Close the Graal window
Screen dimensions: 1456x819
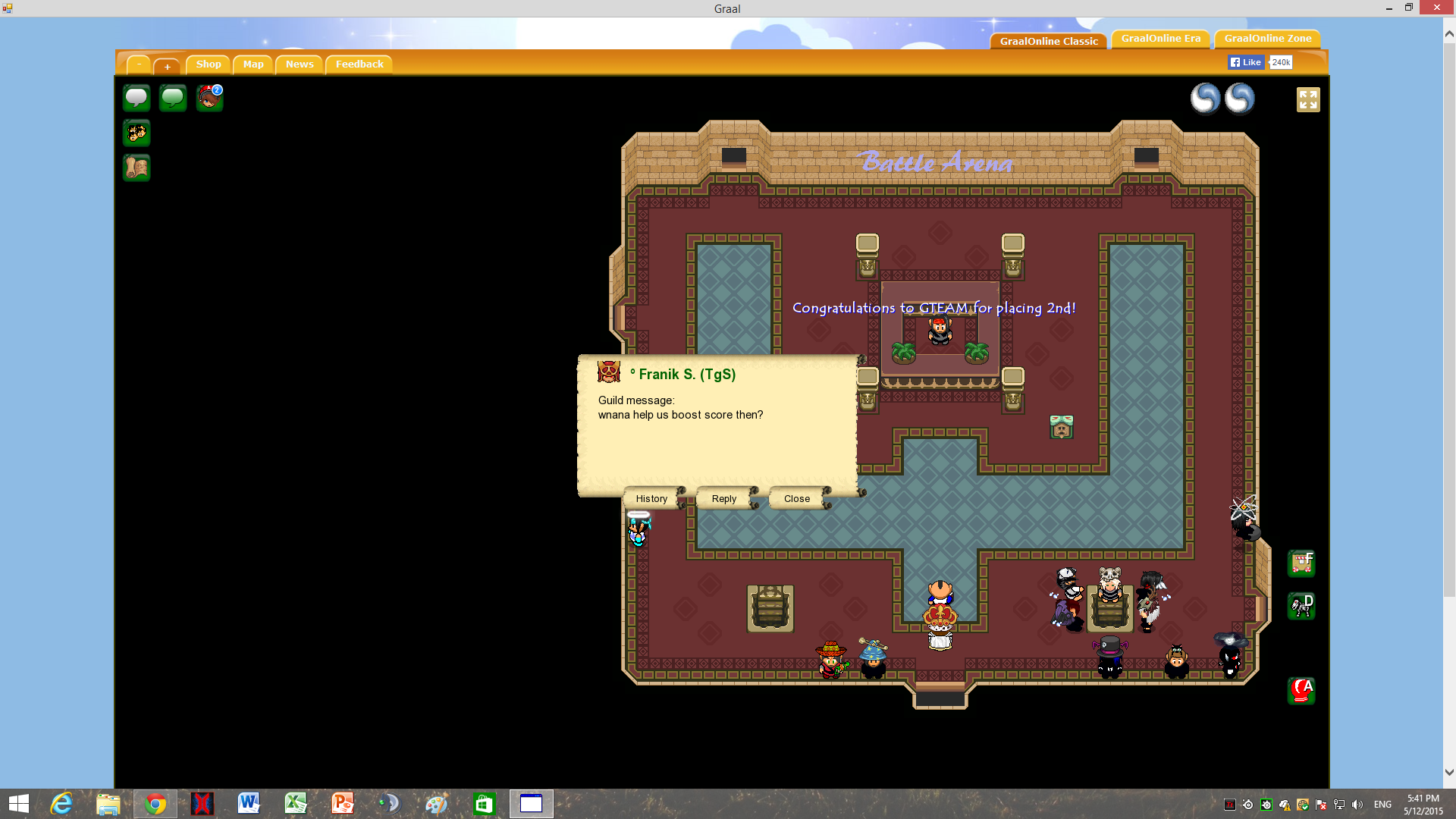[x=1436, y=8]
